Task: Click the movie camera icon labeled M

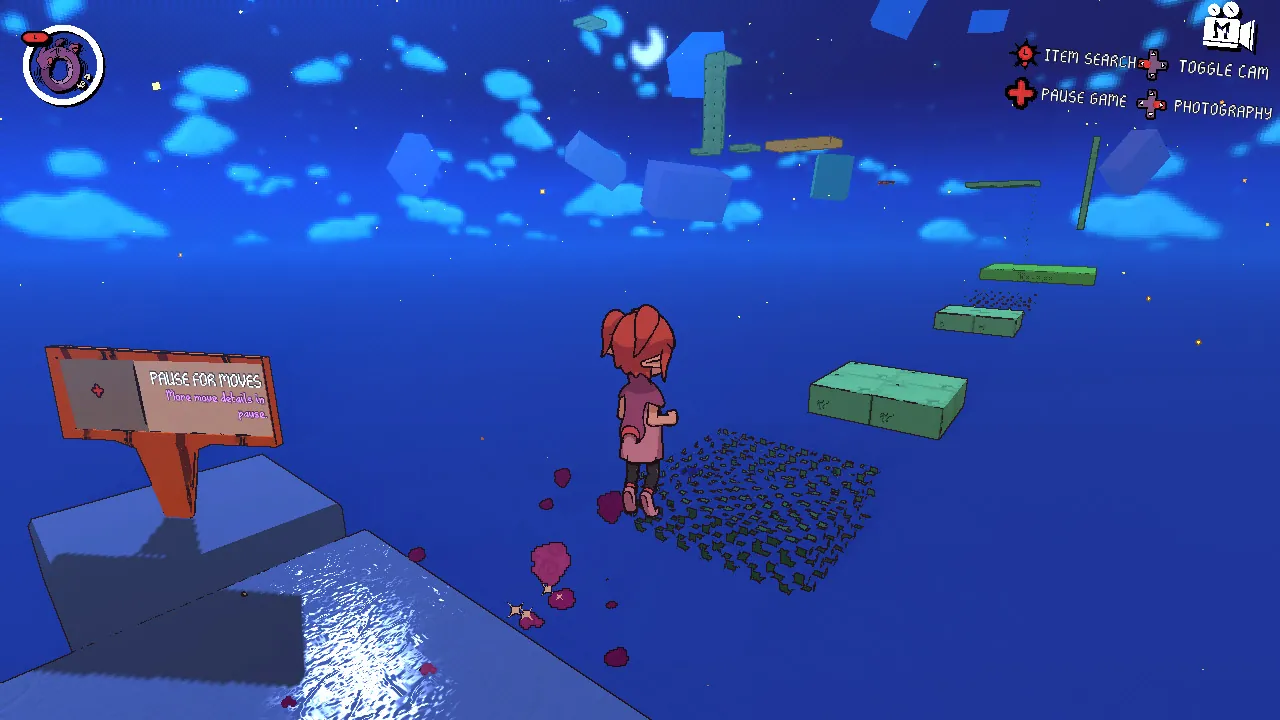Action: pos(1222,30)
